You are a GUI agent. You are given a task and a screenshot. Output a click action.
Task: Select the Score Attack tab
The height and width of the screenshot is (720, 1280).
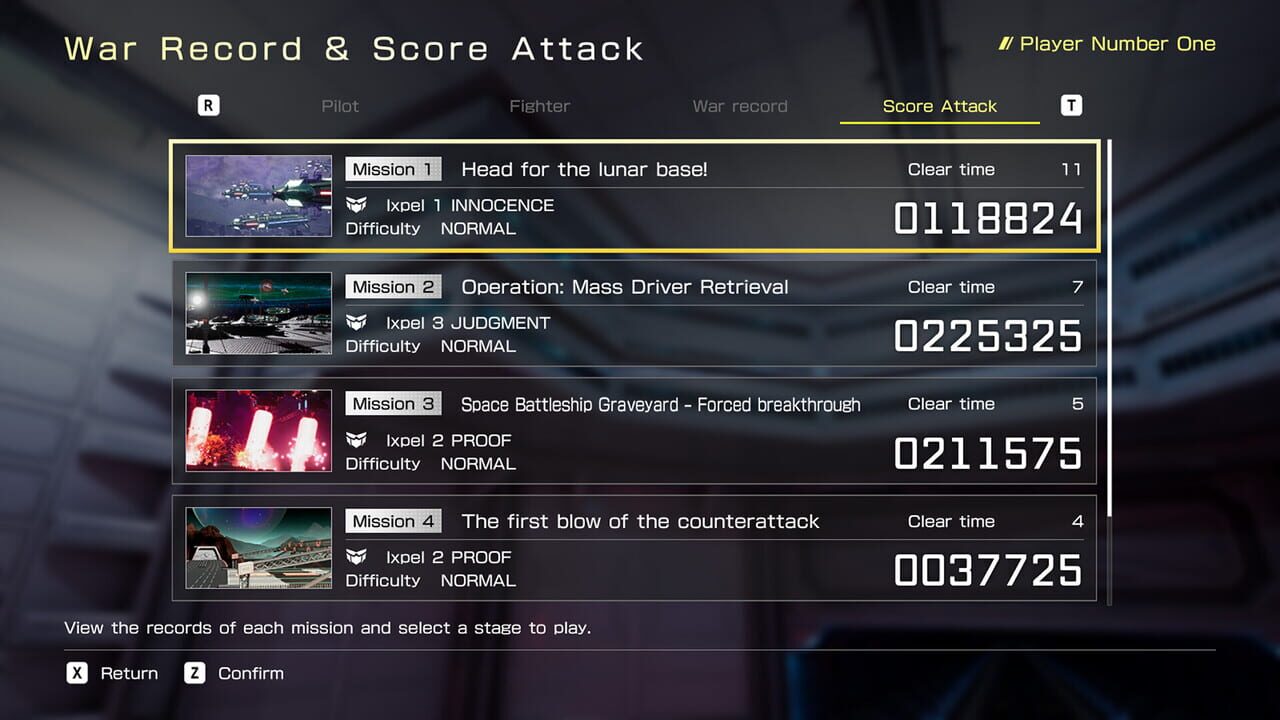[x=938, y=106]
